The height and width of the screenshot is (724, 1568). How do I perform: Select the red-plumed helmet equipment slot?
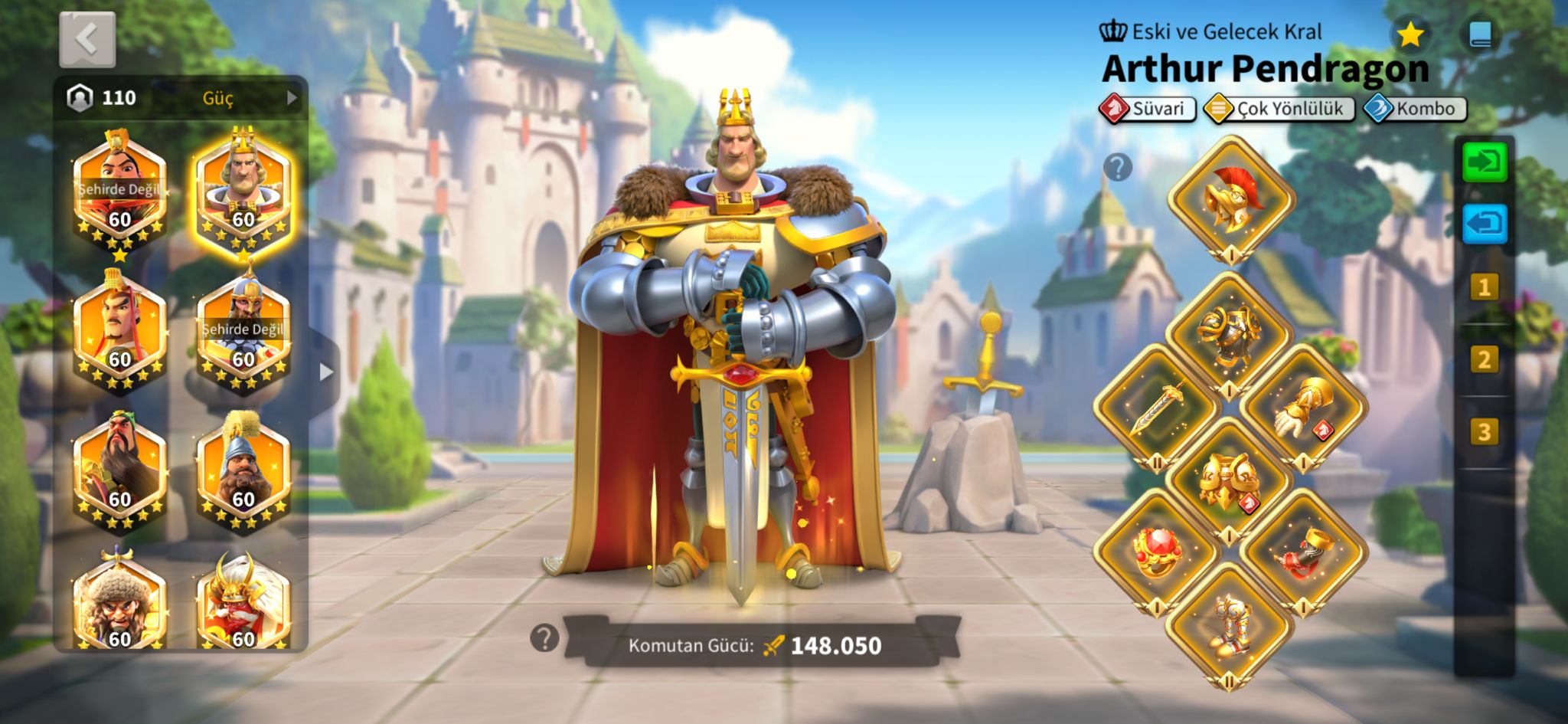pyautogui.click(x=1230, y=200)
